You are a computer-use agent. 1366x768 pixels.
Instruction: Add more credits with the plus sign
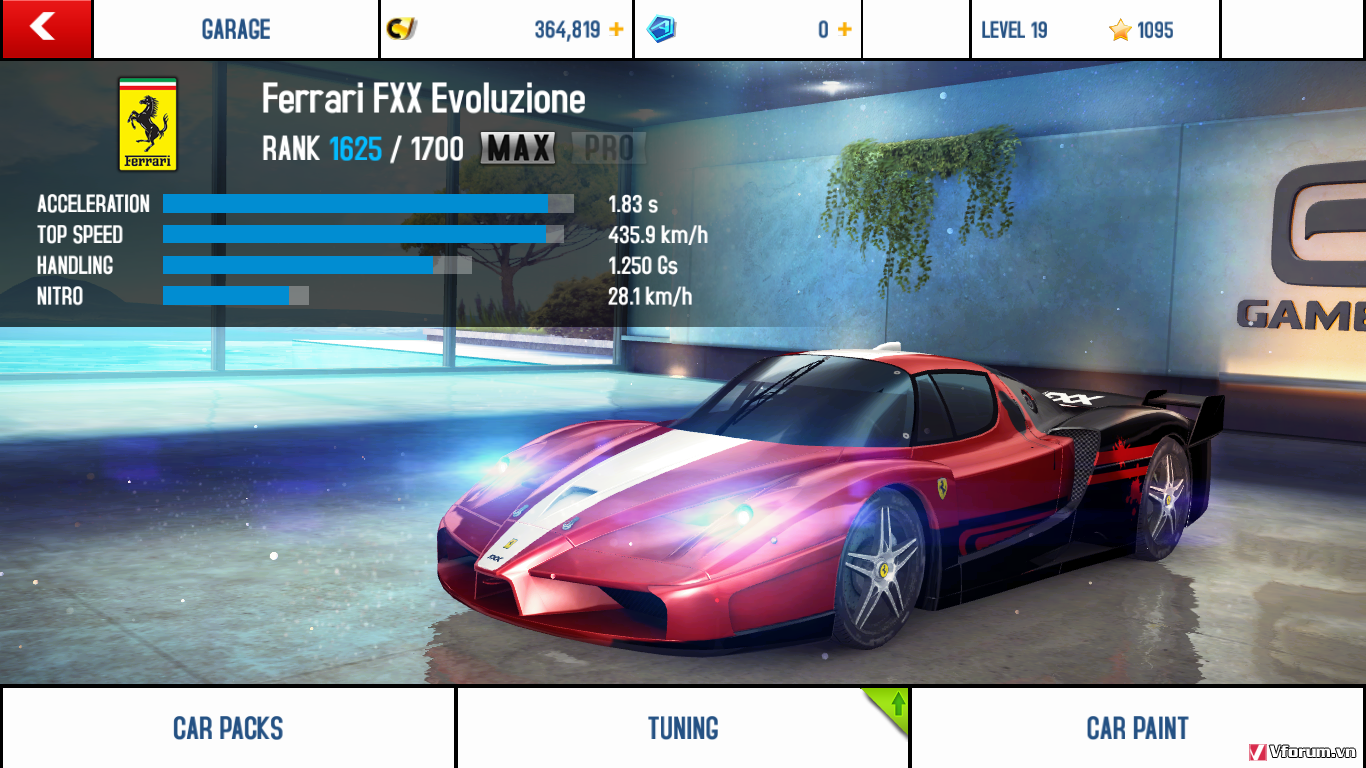point(616,30)
